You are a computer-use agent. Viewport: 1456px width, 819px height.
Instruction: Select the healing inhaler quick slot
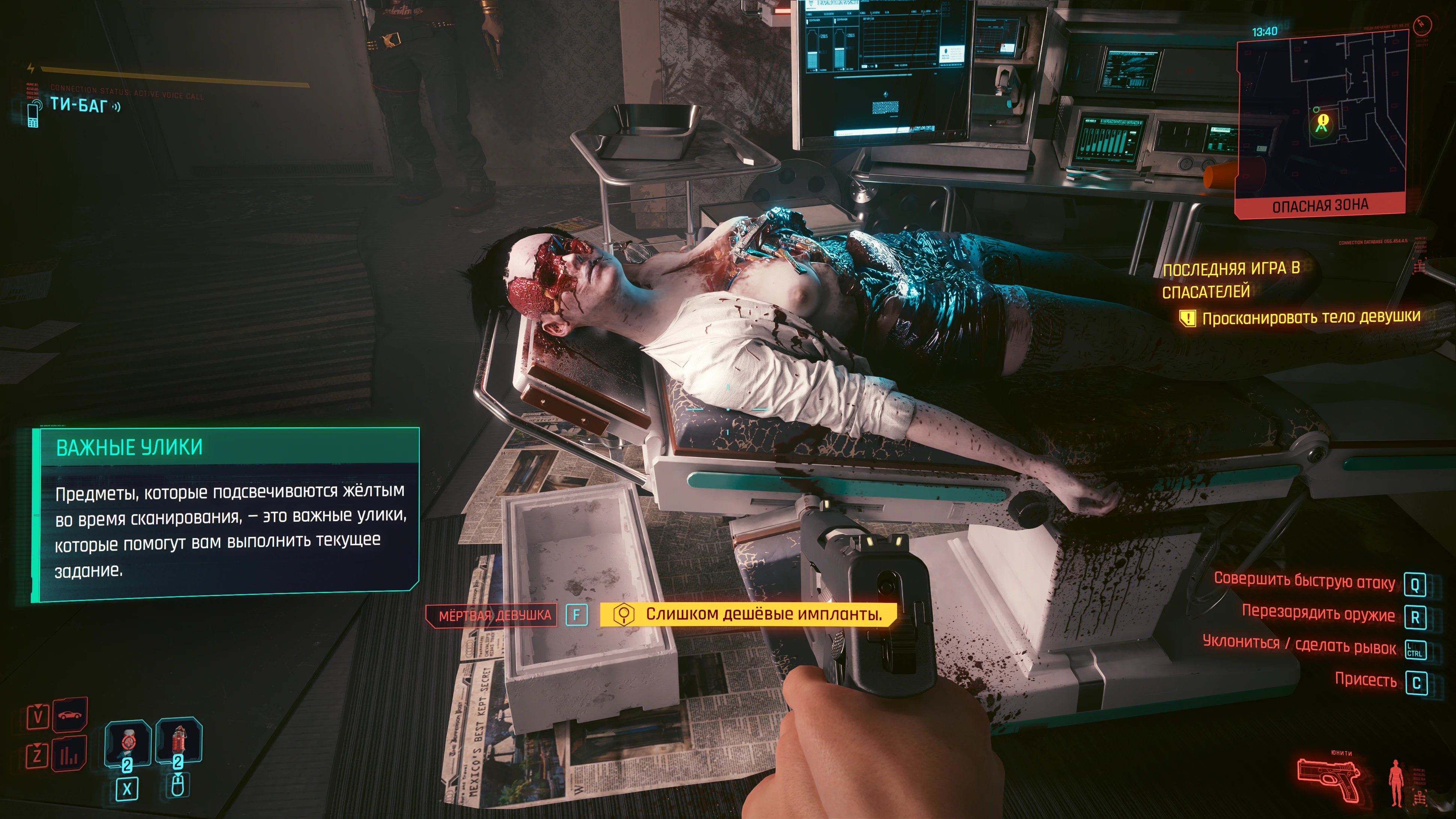coord(128,743)
